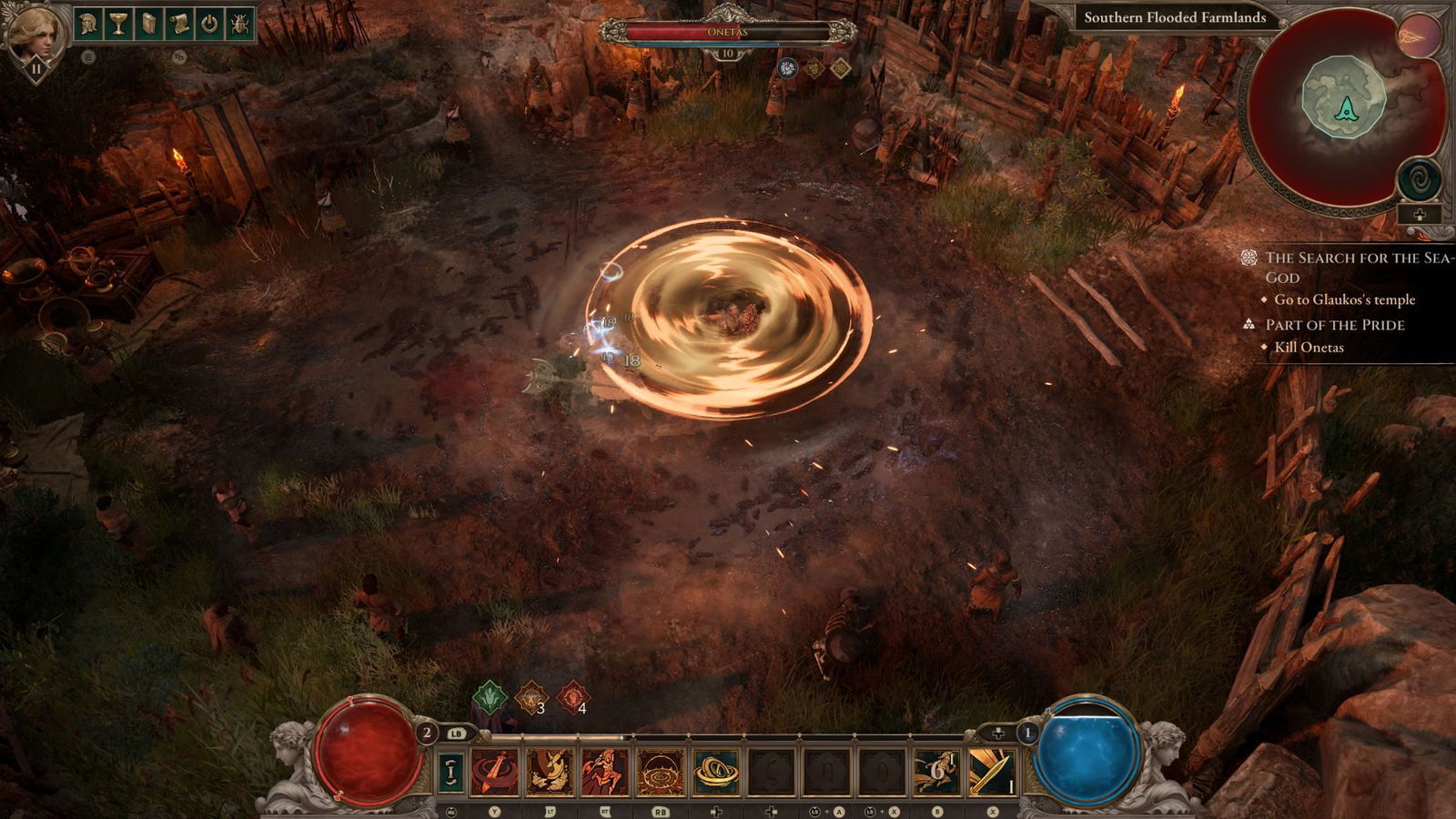The width and height of the screenshot is (1456, 819).
Task: Activate the thorned ring skill
Action: [x=661, y=772]
